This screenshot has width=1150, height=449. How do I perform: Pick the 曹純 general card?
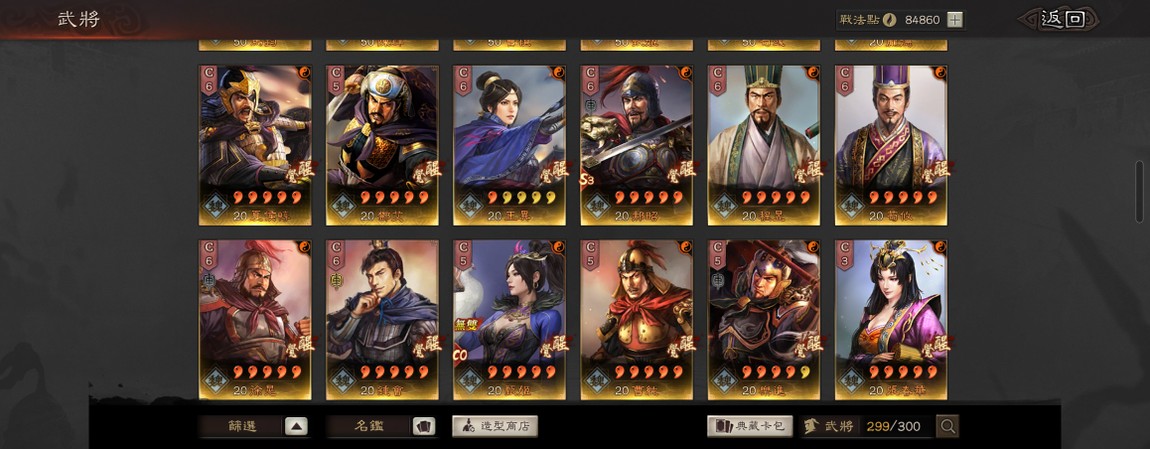pyautogui.click(x=636, y=319)
